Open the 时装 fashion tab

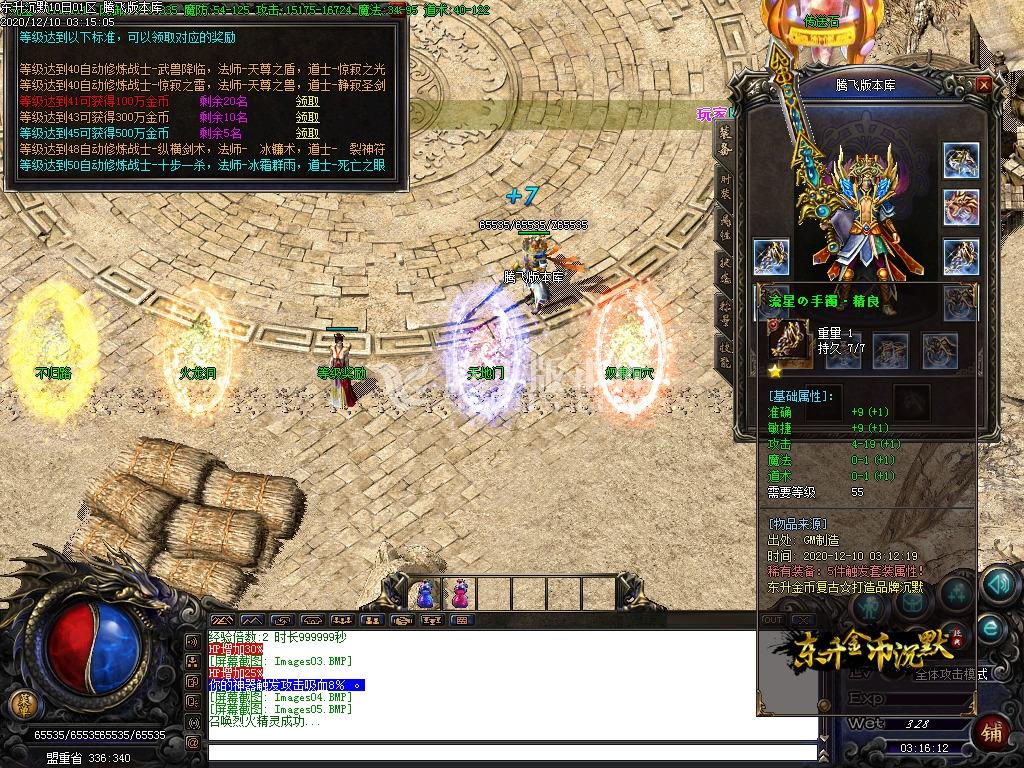point(725,187)
